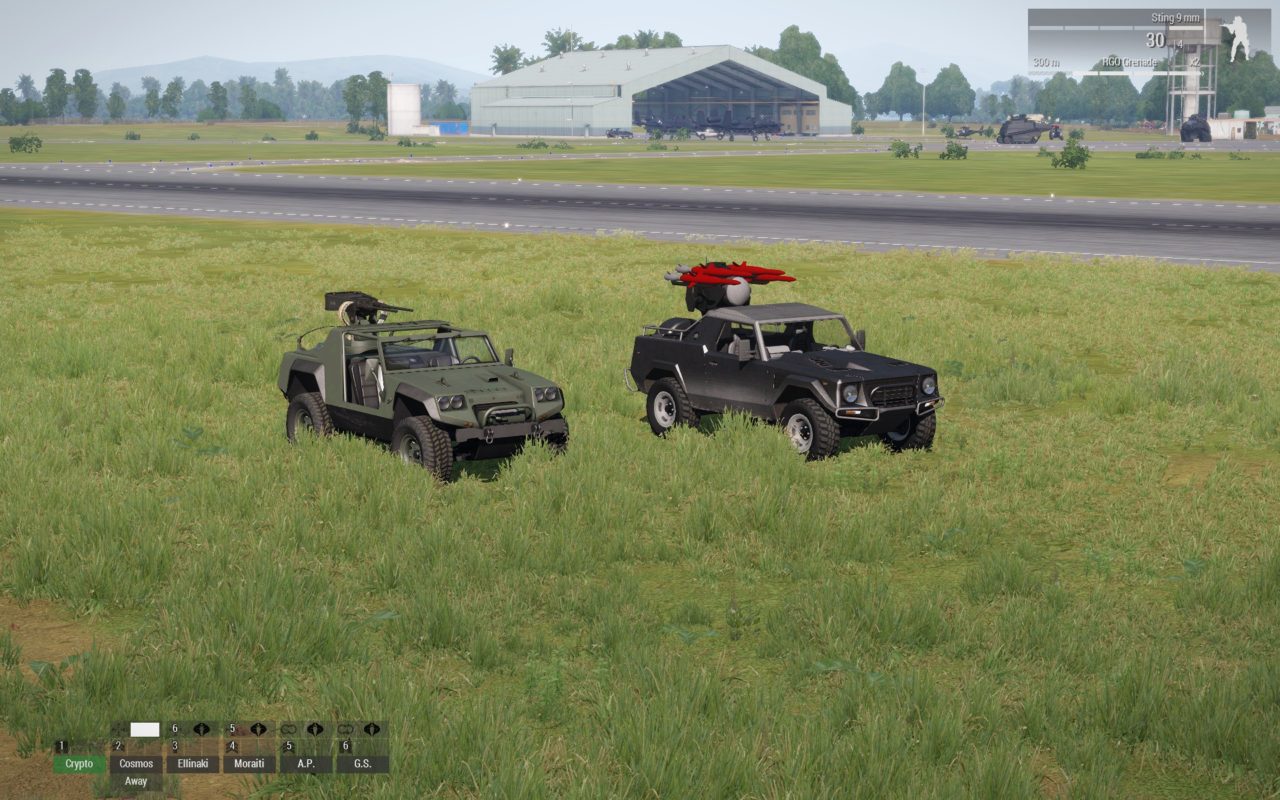Select the cobra emblem above Ellinaki

tap(201, 729)
